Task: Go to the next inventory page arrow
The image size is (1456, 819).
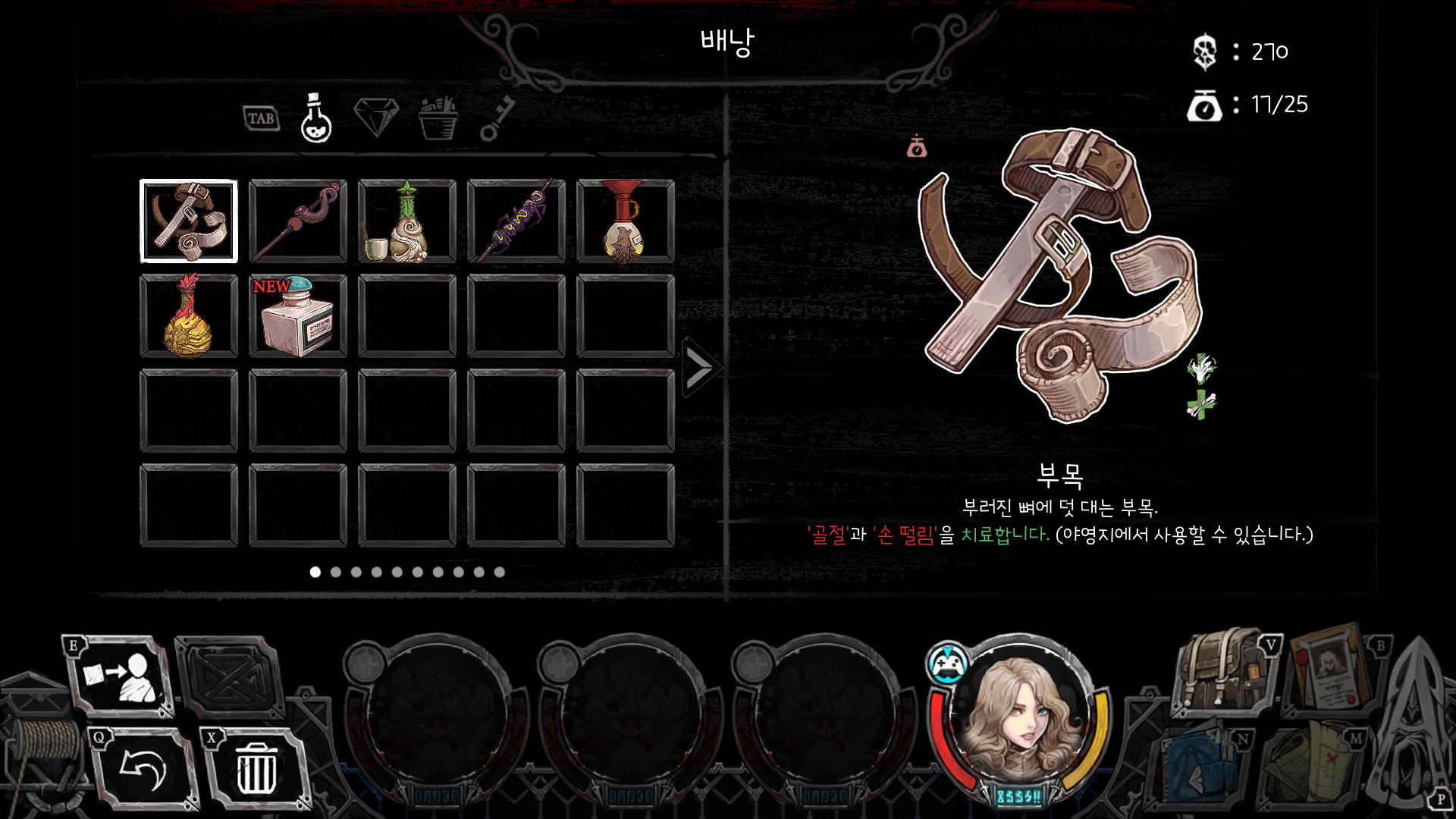Action: [x=699, y=369]
